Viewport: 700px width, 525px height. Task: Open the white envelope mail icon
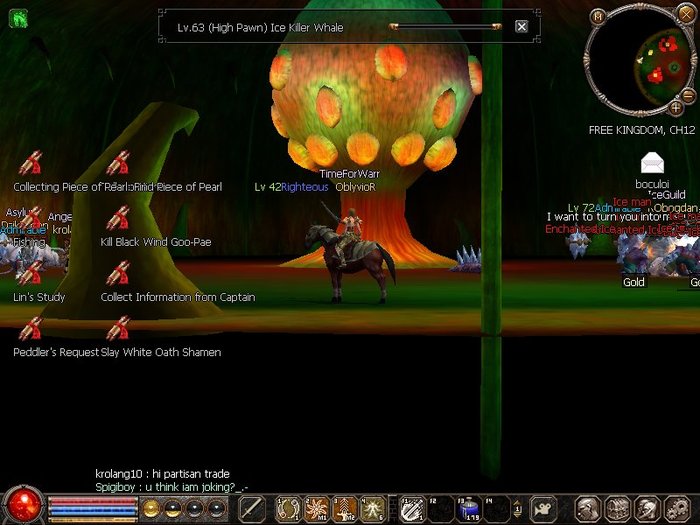pos(652,163)
